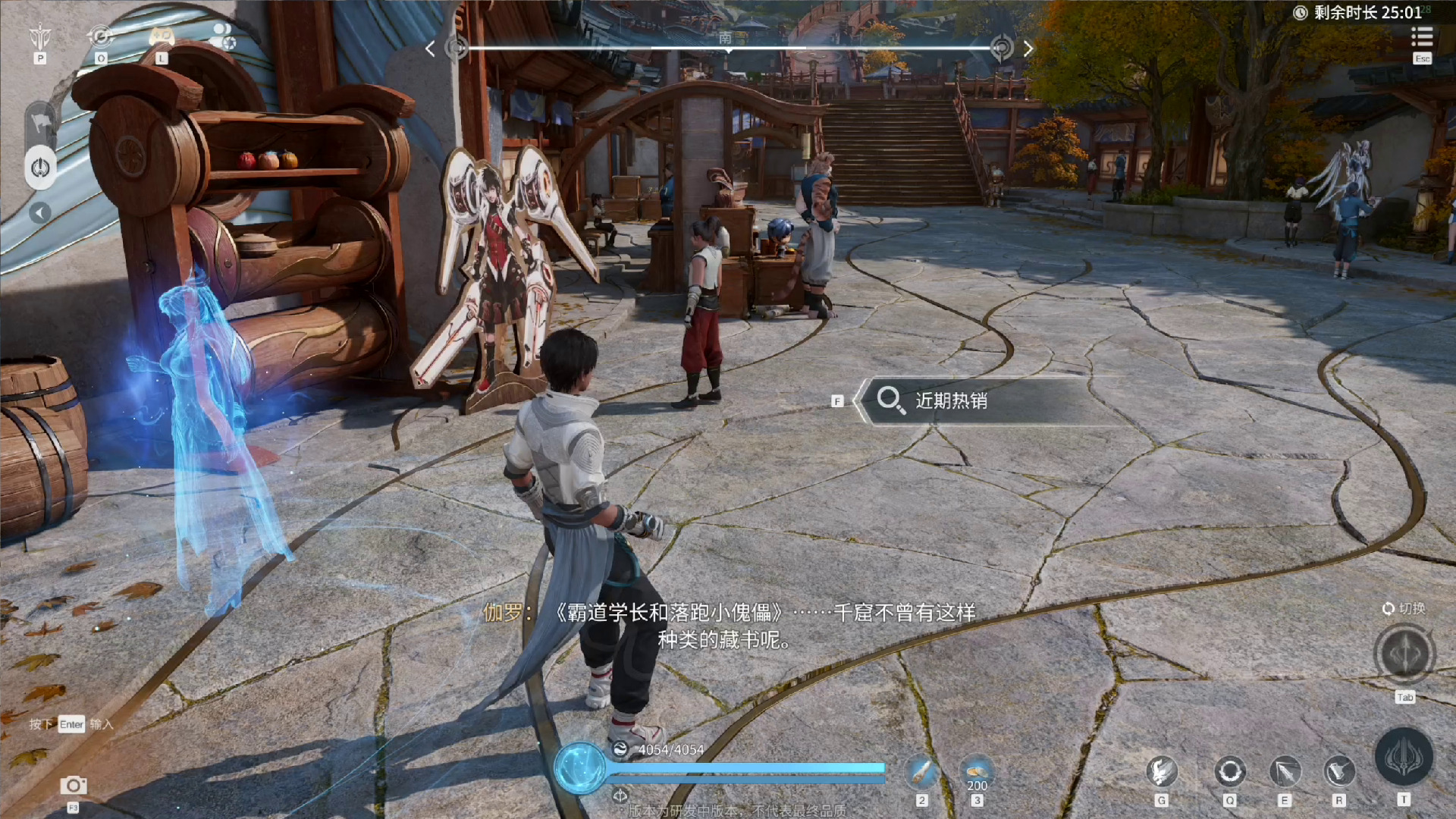Screen dimensions: 1456x819
Task: Open the circular target icon menu
Action: [x=101, y=36]
